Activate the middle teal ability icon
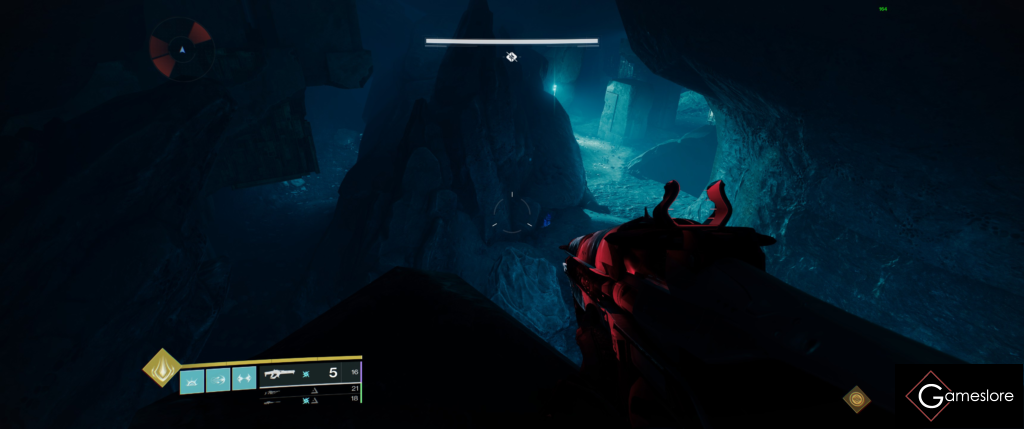The height and width of the screenshot is (429, 1024). 218,380
